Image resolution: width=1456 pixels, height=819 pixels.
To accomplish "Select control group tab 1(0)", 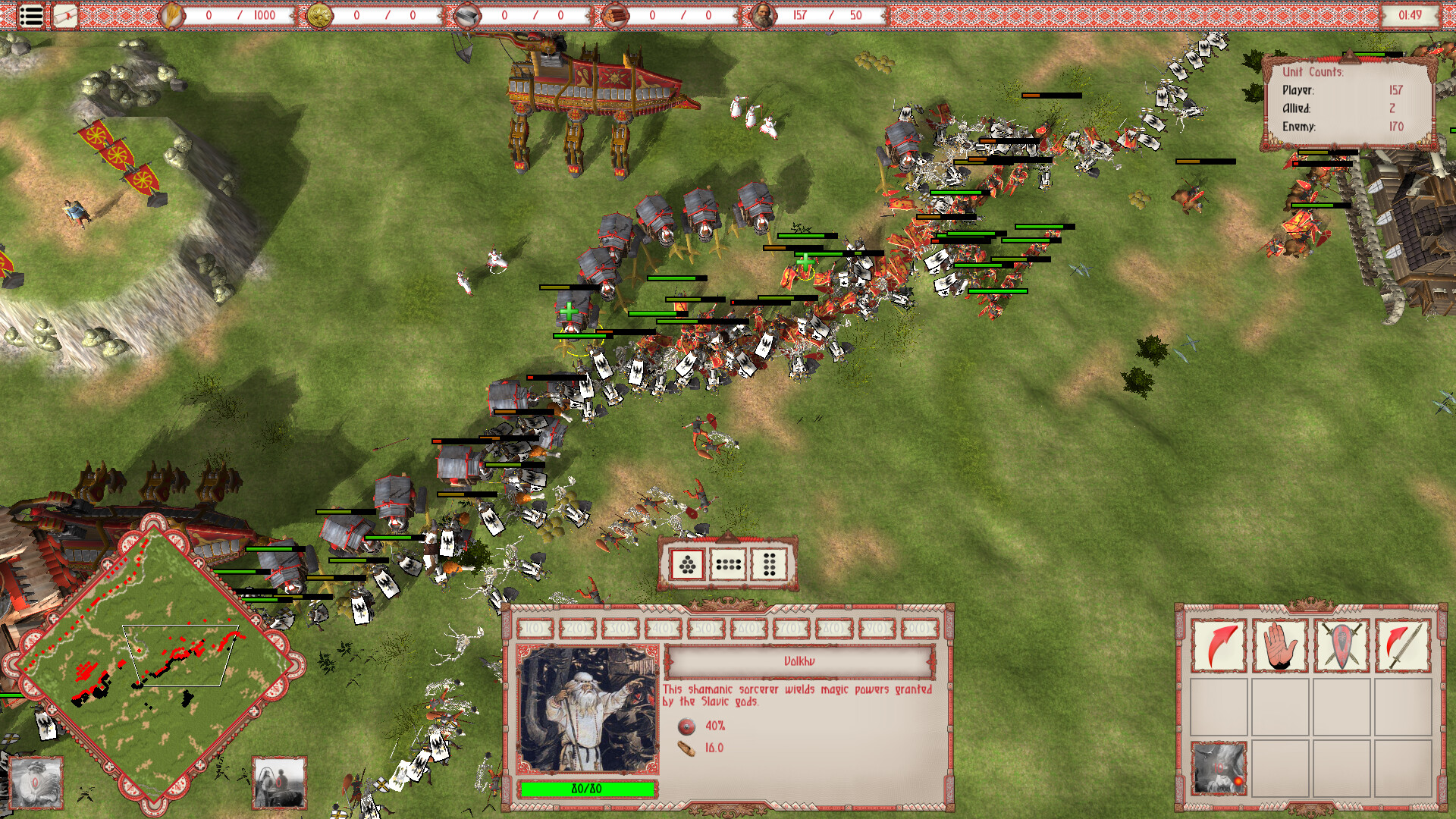I will pyautogui.click(x=533, y=628).
